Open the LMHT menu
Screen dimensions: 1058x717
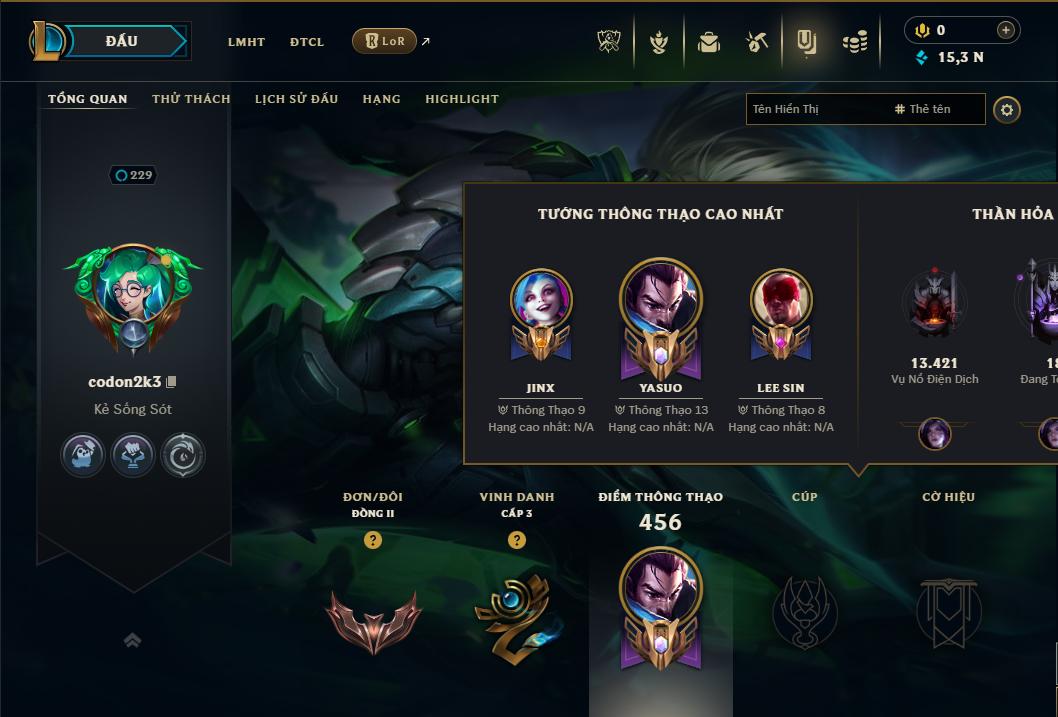246,42
